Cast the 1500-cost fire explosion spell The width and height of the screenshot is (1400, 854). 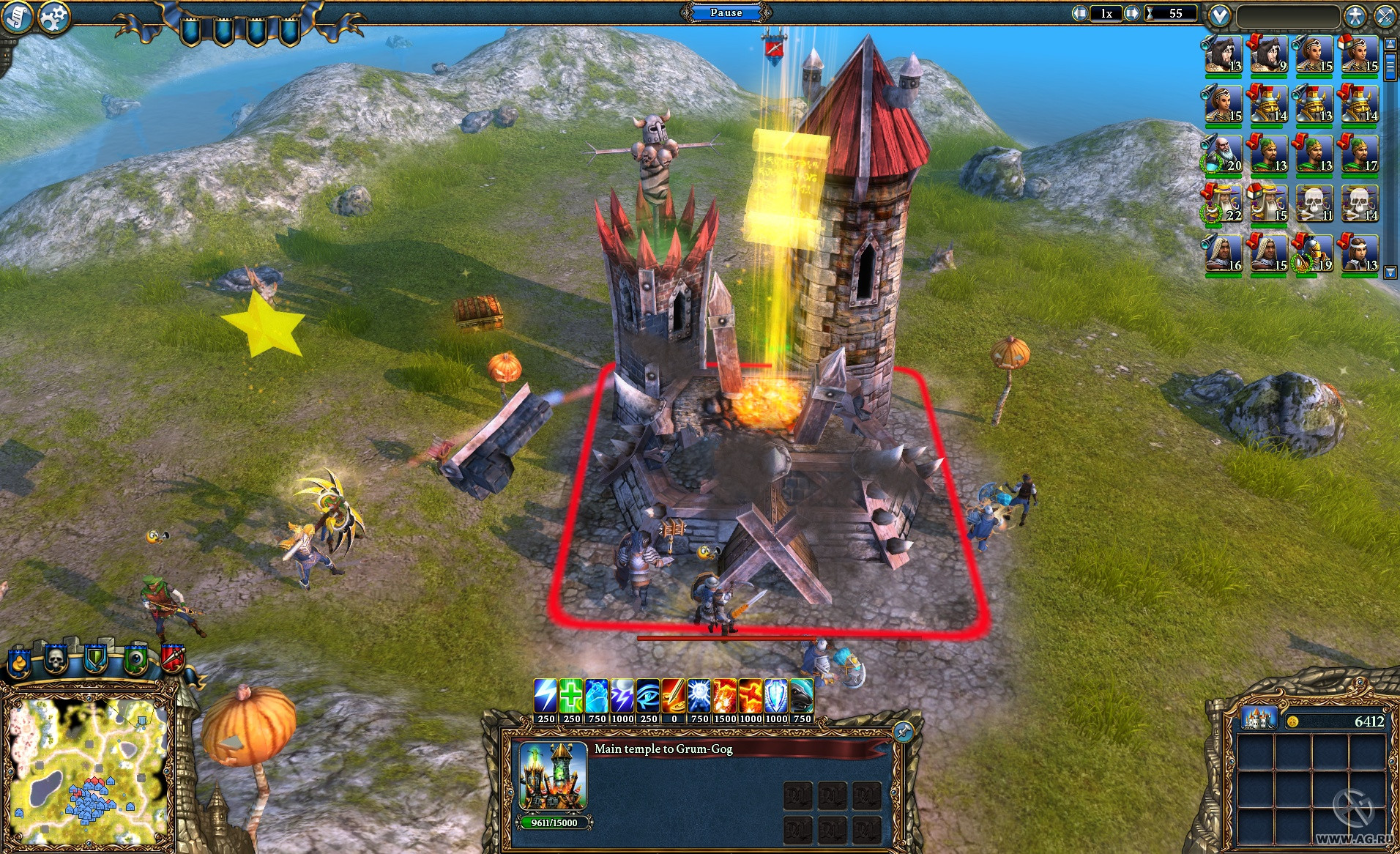click(x=725, y=695)
